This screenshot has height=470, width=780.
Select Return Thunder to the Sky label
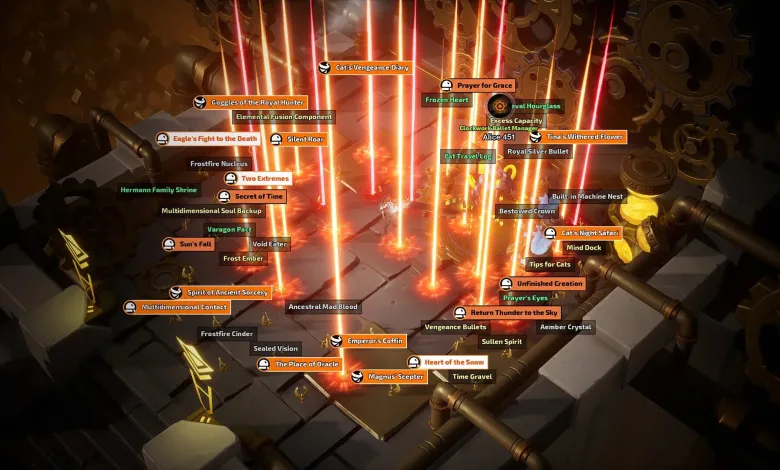click(x=514, y=313)
